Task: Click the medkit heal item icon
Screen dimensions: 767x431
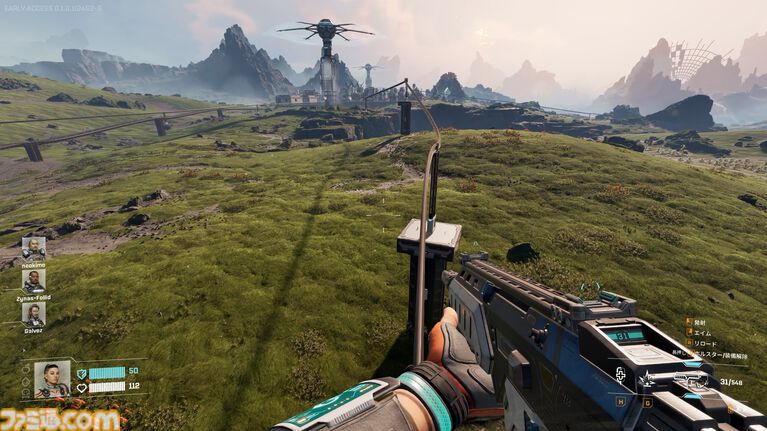Action: pyautogui.click(x=621, y=376)
